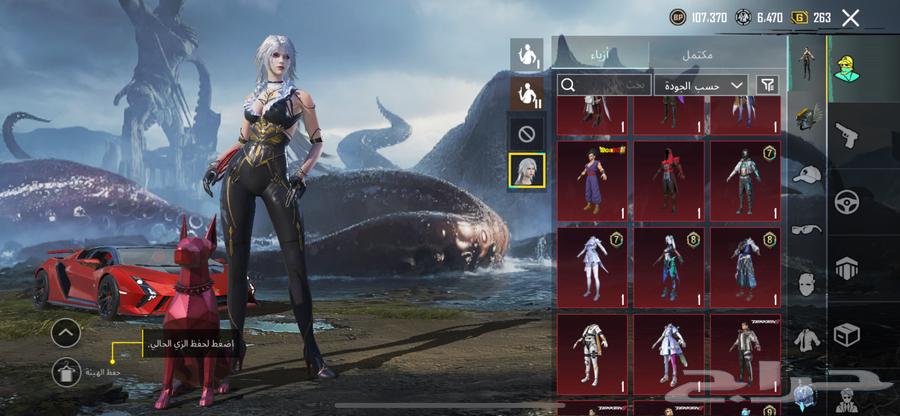This screenshot has height=416, width=900.
Task: Switch to the أزياء outfits tab
Action: [600, 54]
